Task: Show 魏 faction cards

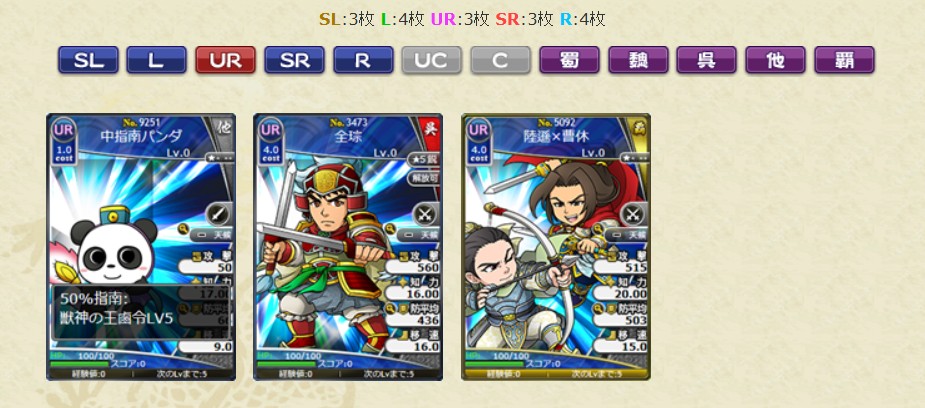Action: (639, 60)
